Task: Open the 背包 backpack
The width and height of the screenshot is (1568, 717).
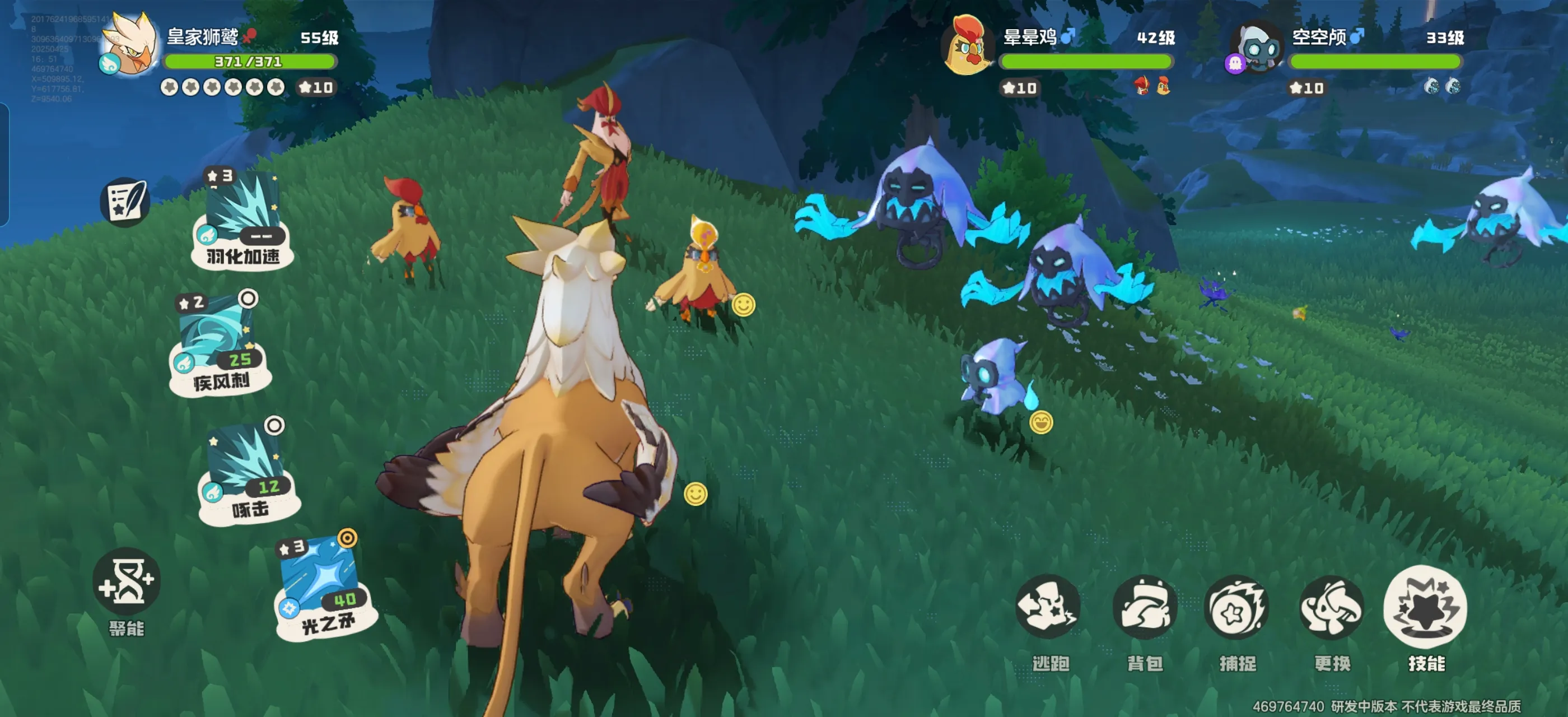Action: [x=1144, y=607]
